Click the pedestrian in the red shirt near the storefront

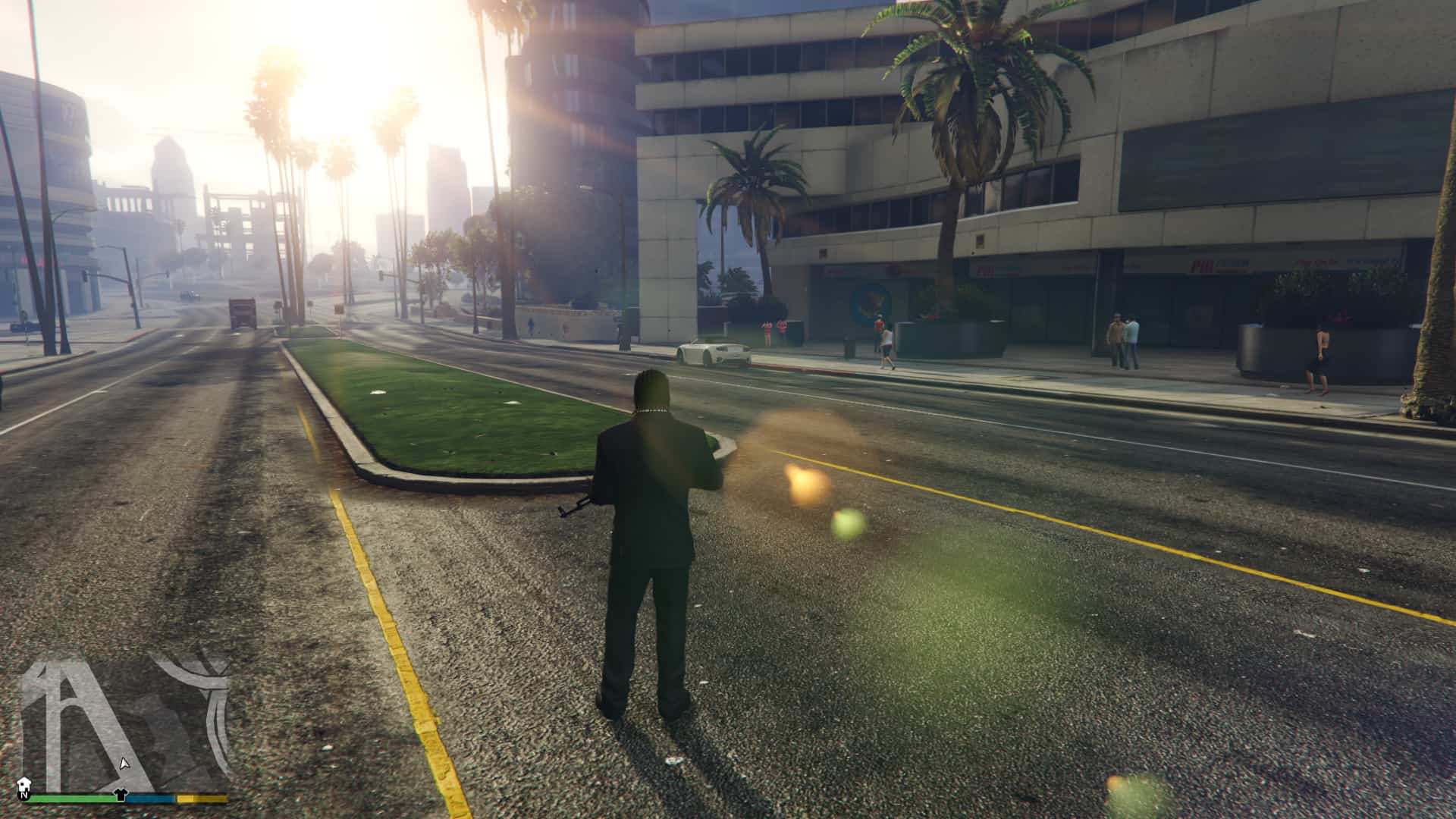(x=877, y=326)
